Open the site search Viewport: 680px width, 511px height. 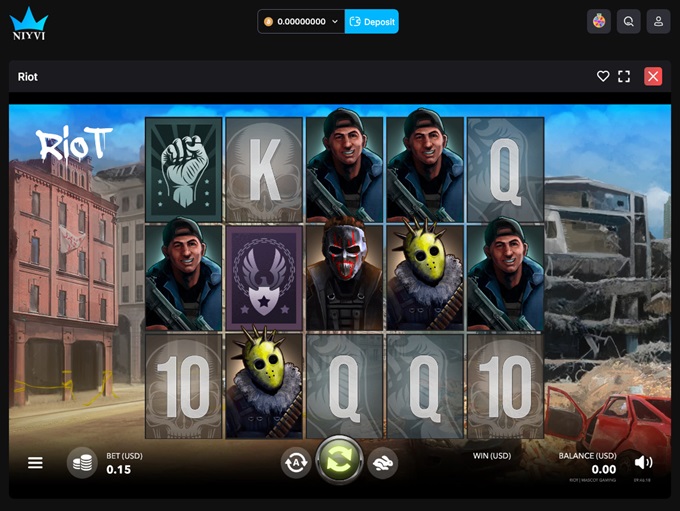click(x=628, y=21)
